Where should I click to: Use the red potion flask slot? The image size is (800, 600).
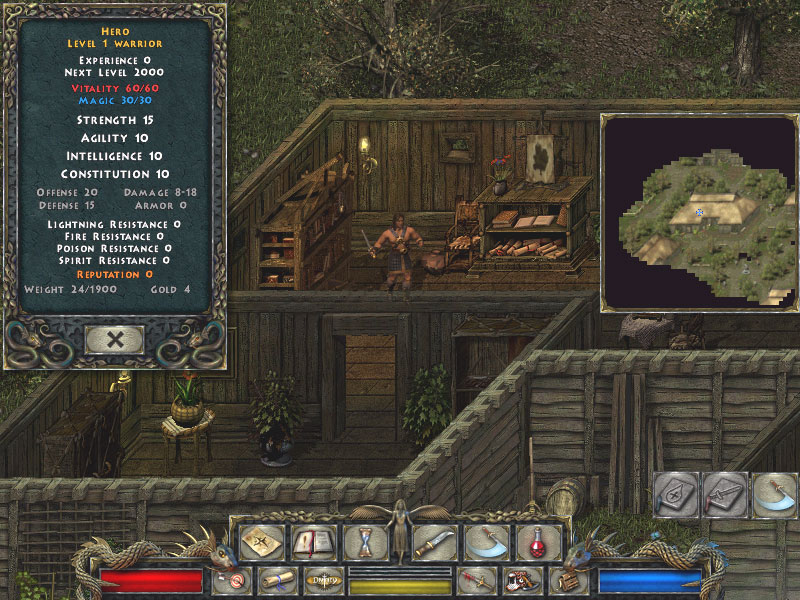(x=539, y=542)
